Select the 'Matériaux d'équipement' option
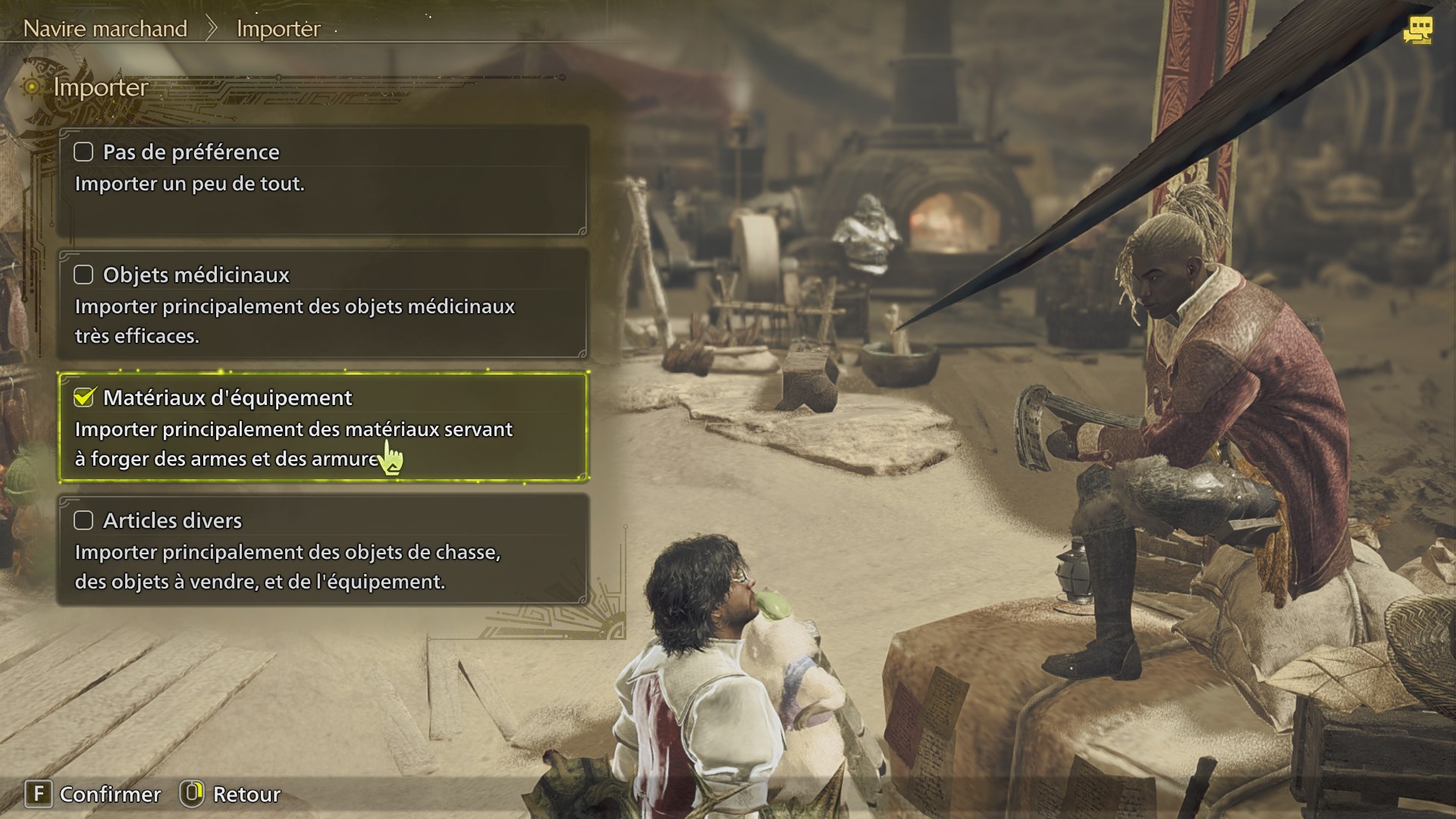 click(x=323, y=426)
